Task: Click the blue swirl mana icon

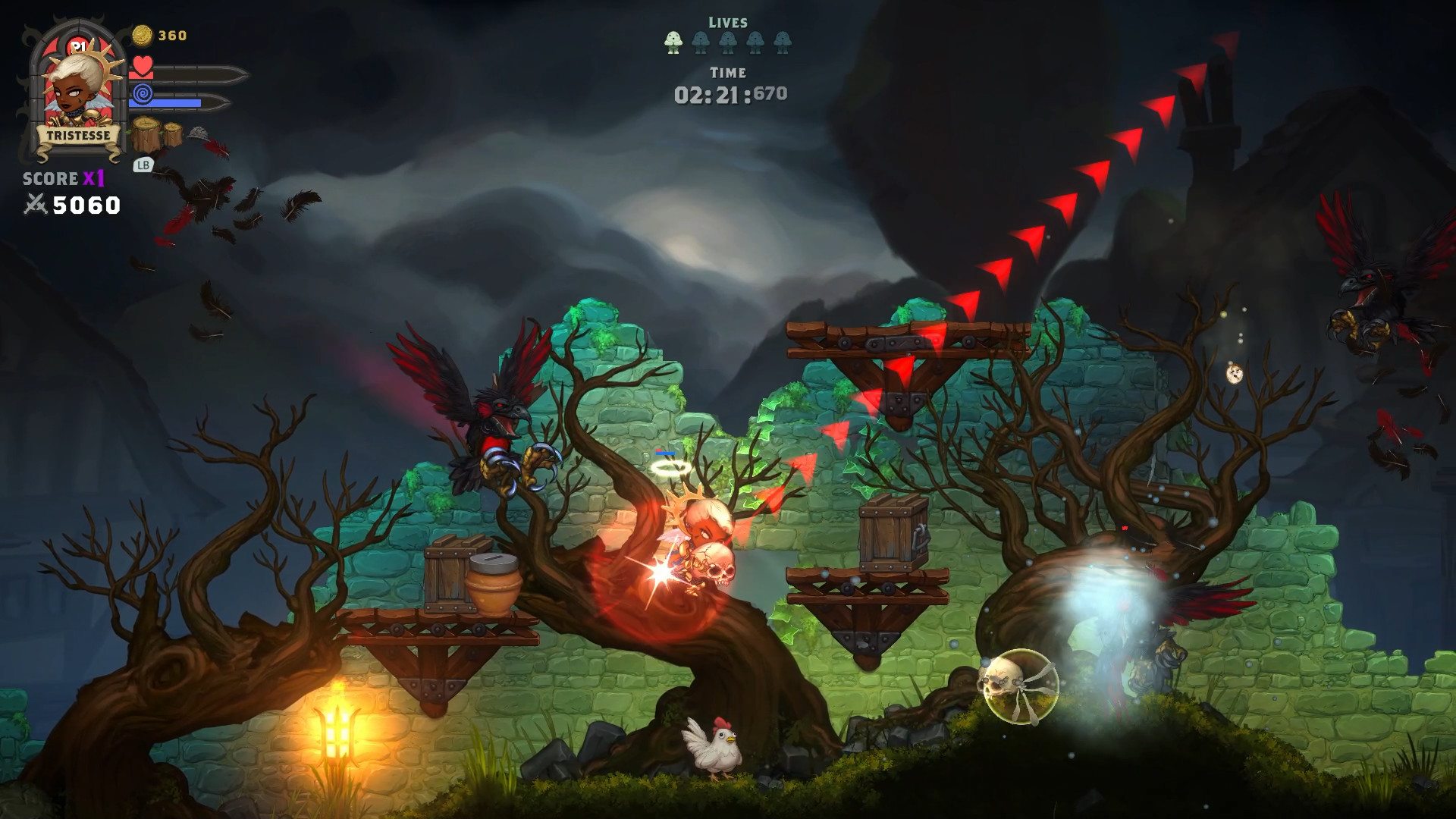Action: coord(143,95)
